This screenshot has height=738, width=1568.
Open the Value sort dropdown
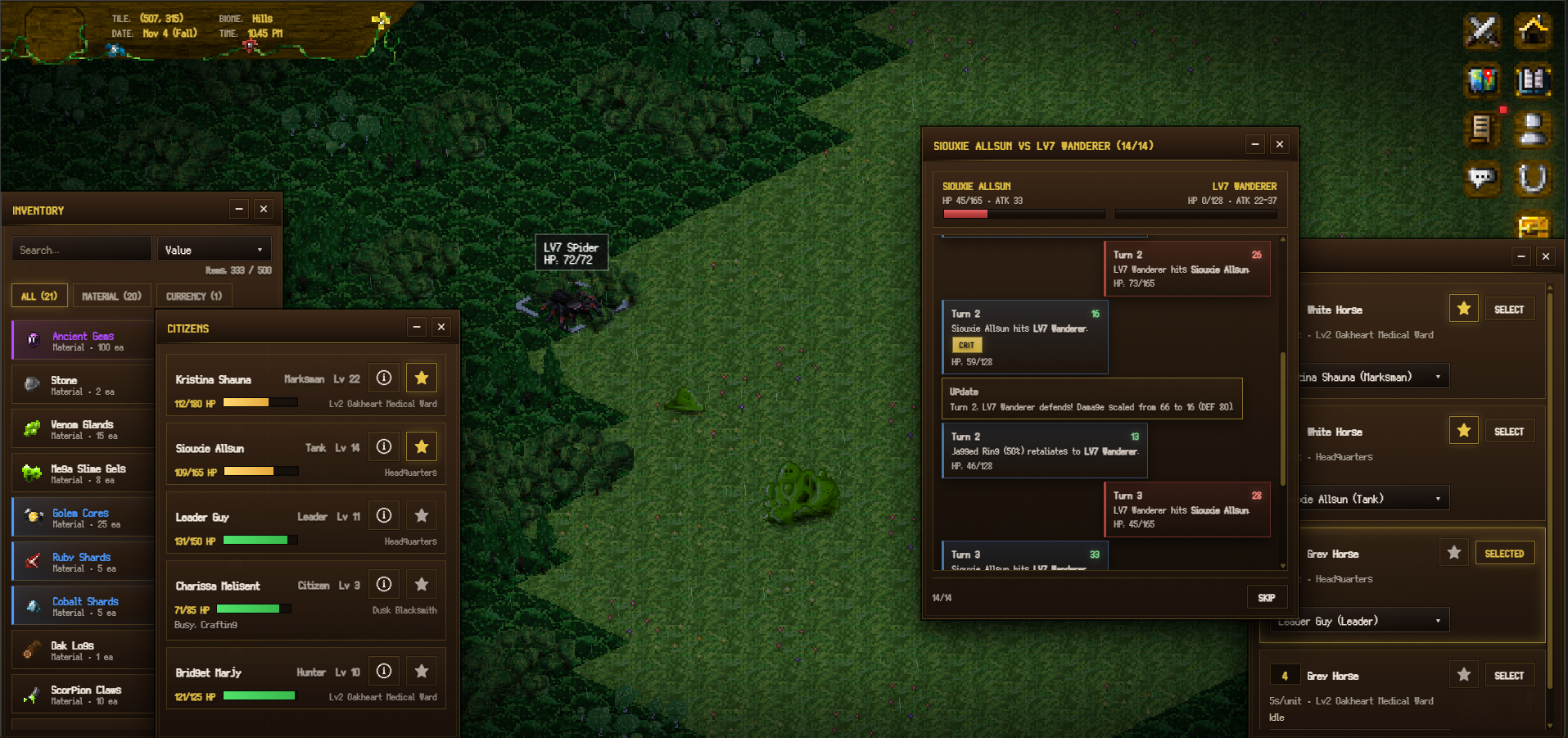214,250
